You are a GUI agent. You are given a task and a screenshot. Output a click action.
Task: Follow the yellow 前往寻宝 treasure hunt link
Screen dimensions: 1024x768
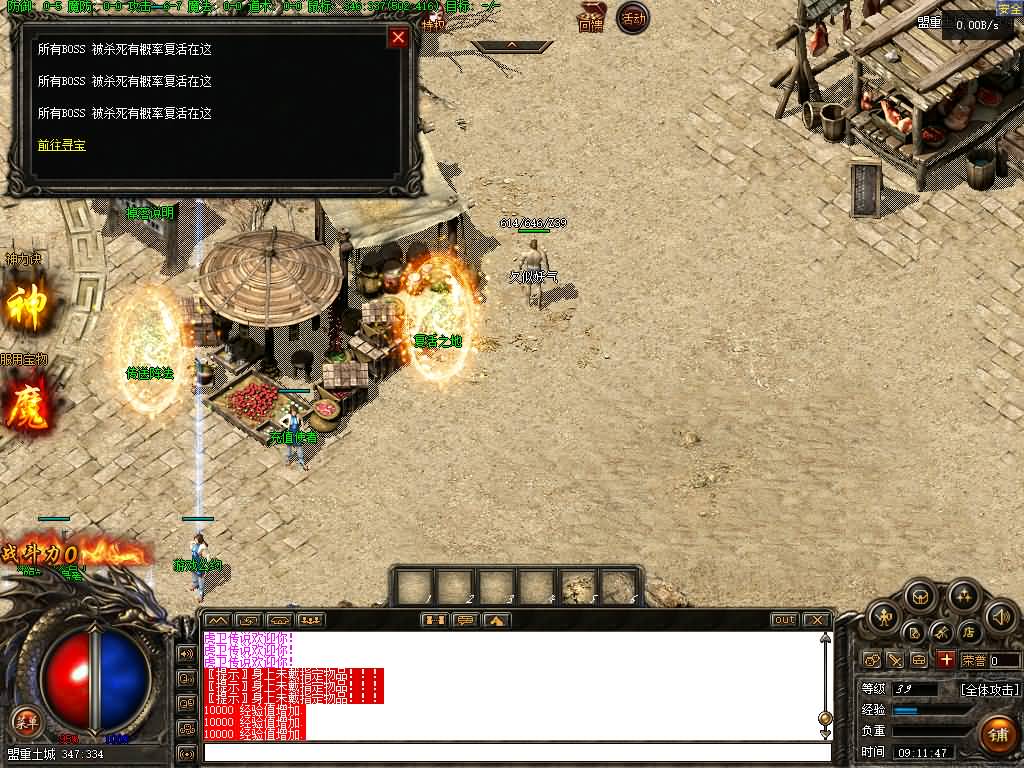coord(62,145)
